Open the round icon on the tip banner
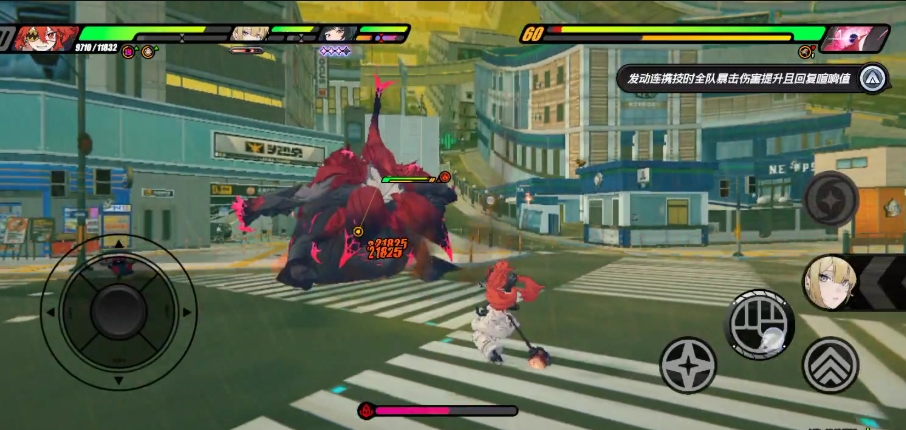The width and height of the screenshot is (906, 430). click(873, 77)
